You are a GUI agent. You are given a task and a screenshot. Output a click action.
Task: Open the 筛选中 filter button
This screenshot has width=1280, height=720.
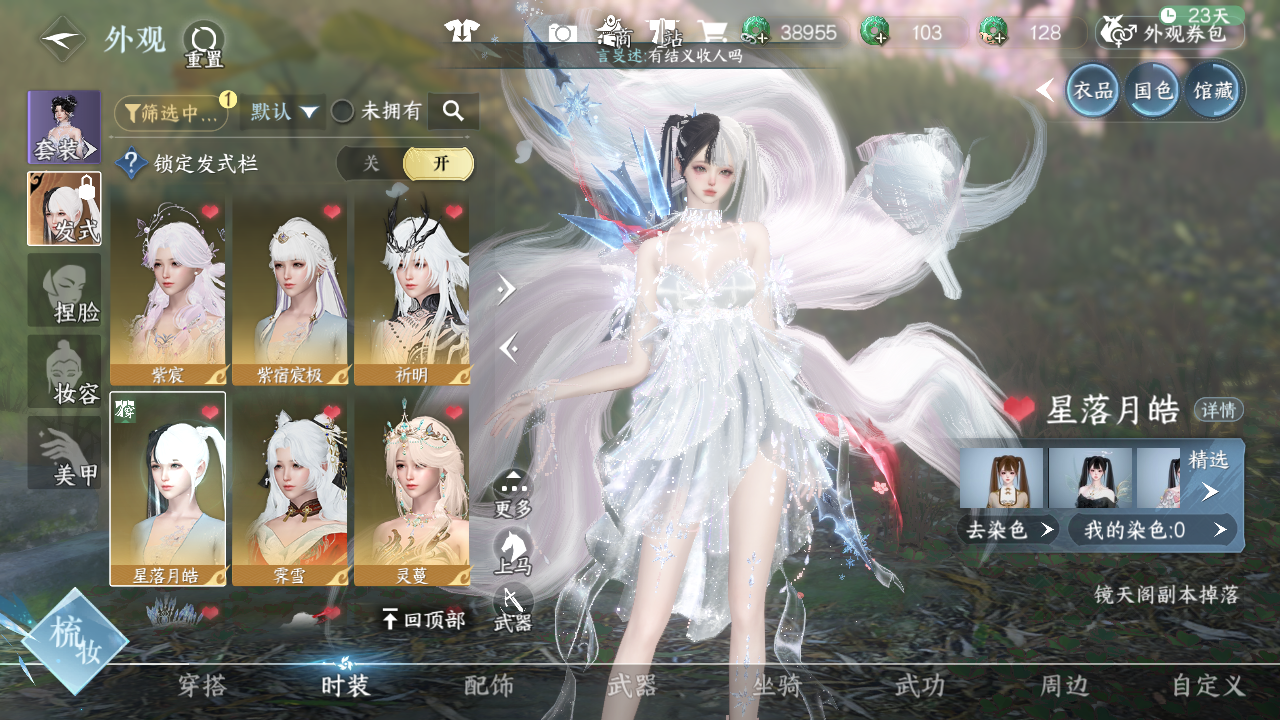(x=172, y=113)
